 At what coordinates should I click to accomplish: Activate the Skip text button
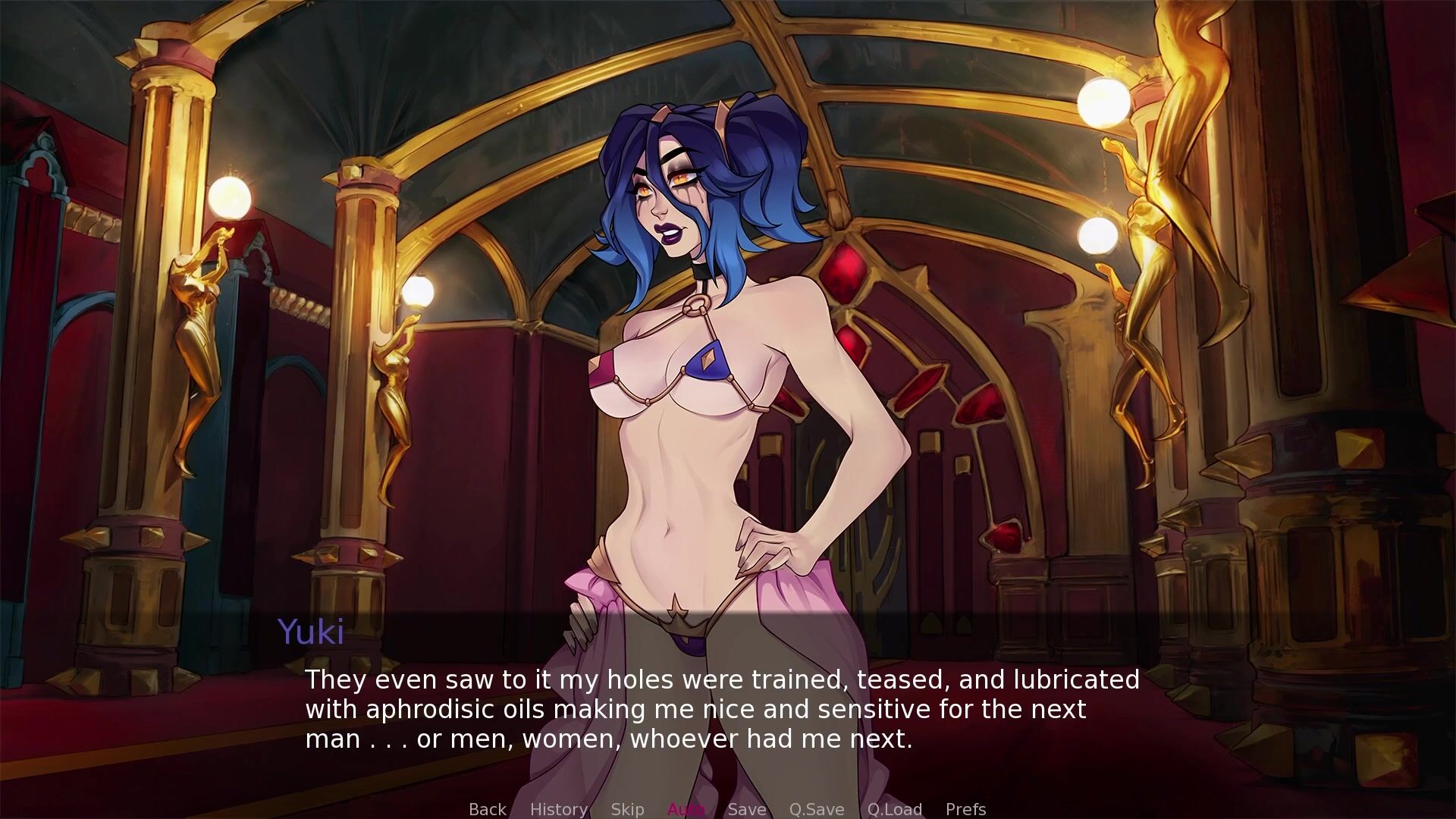(x=627, y=809)
